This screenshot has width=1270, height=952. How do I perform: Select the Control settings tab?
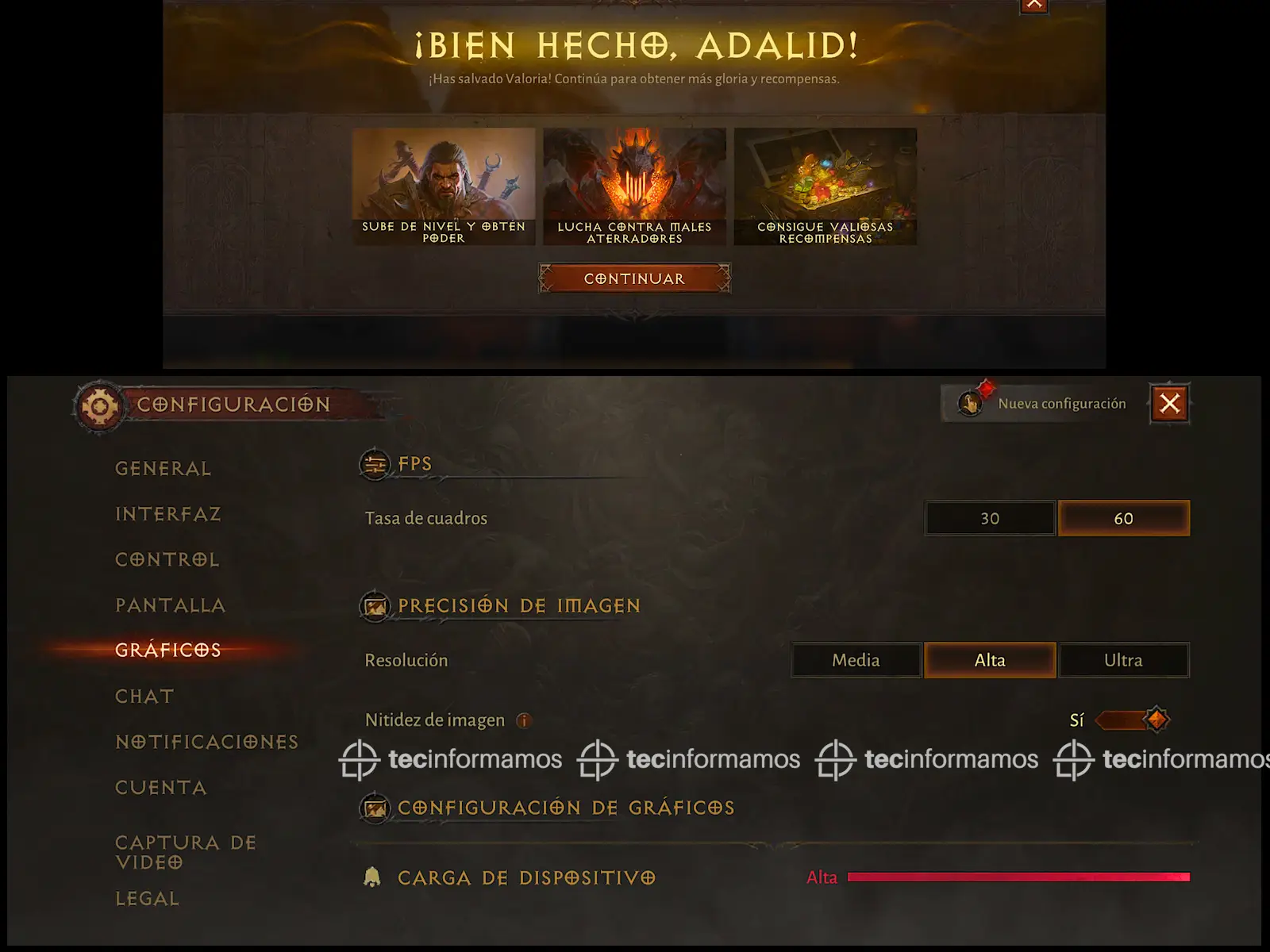(x=167, y=559)
